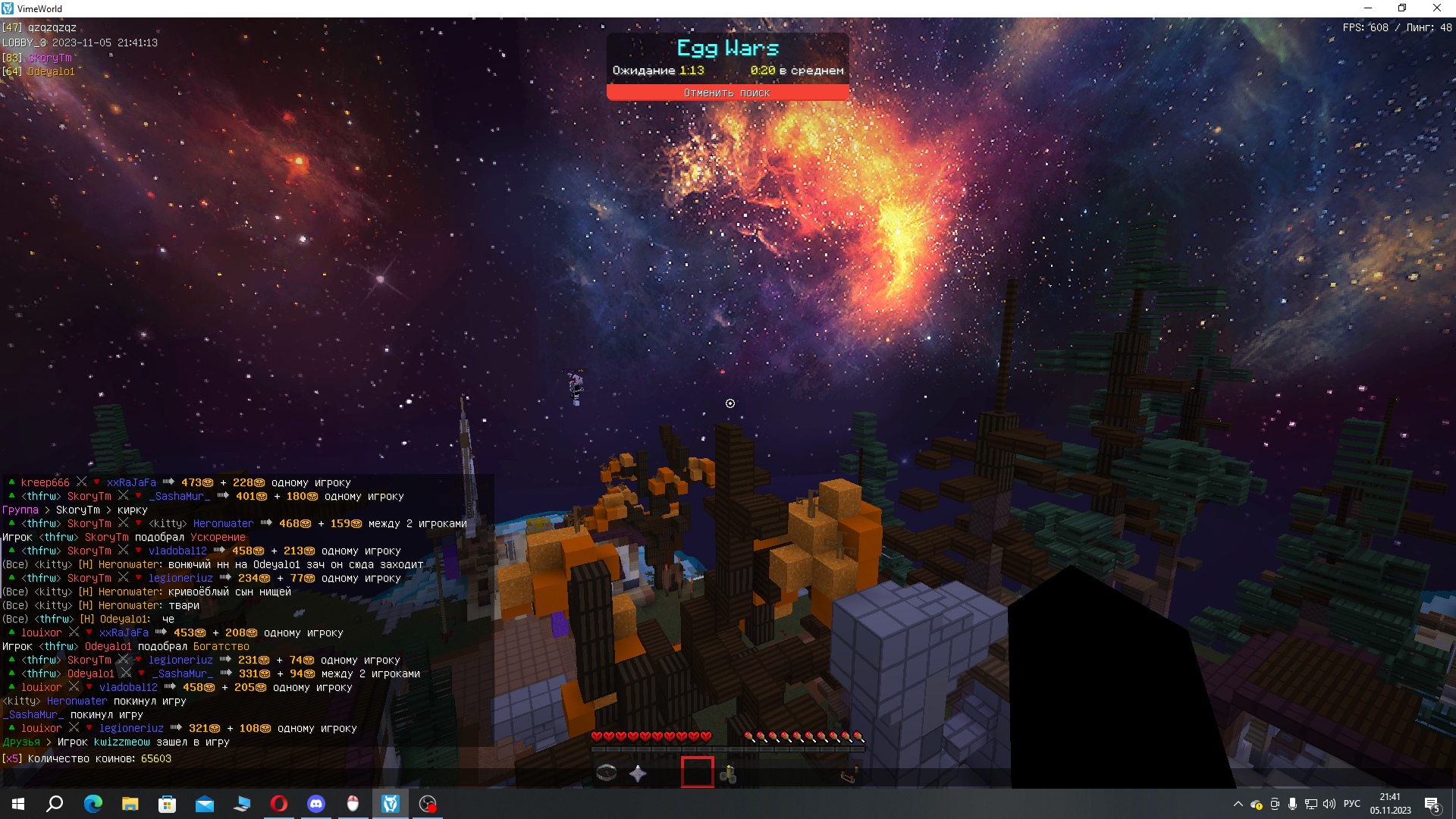Screen dimensions: 1456x819
Task: Select the nether star hotbar slot
Action: tap(639, 773)
